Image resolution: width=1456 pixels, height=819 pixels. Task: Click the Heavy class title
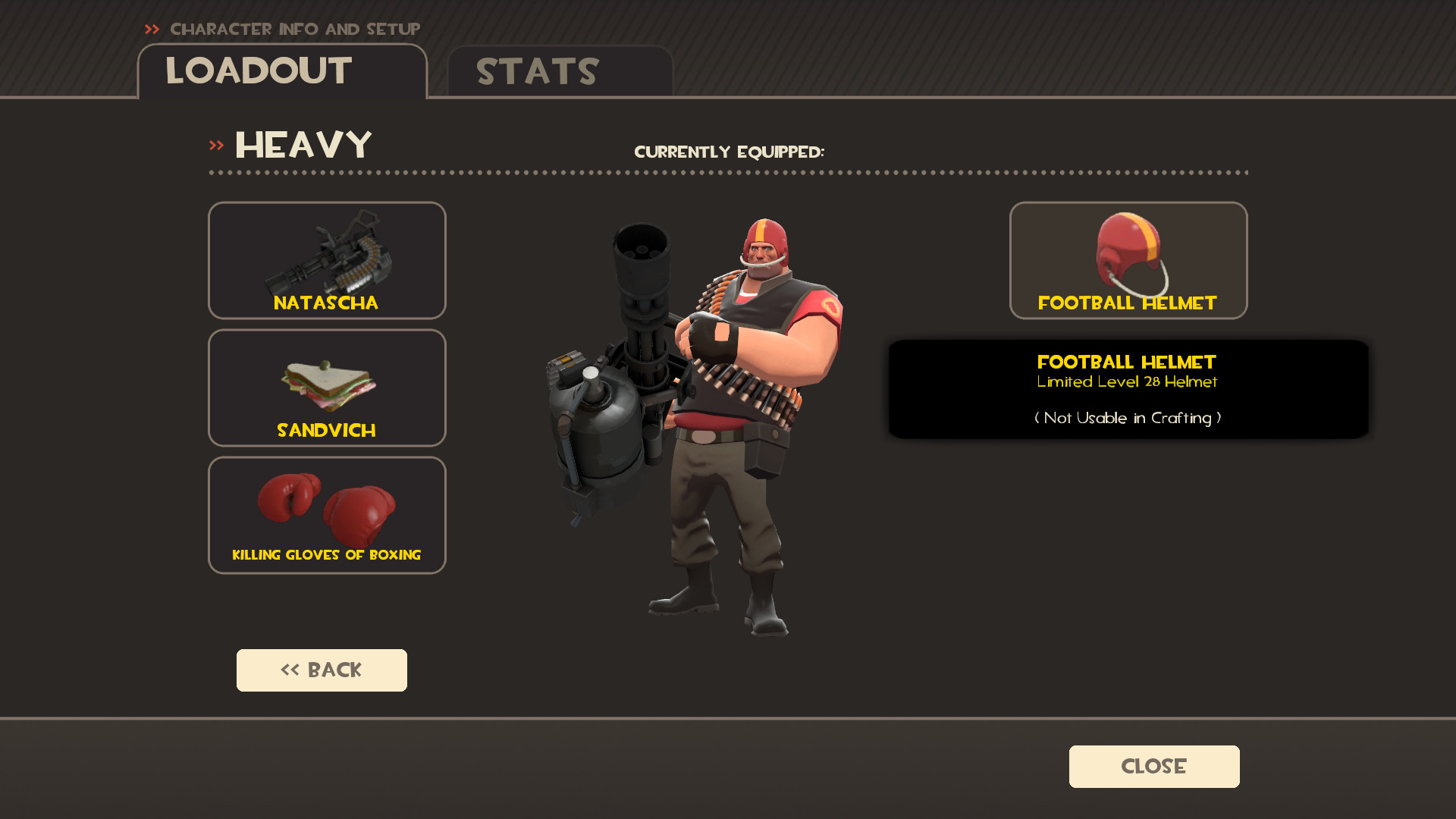(x=304, y=144)
